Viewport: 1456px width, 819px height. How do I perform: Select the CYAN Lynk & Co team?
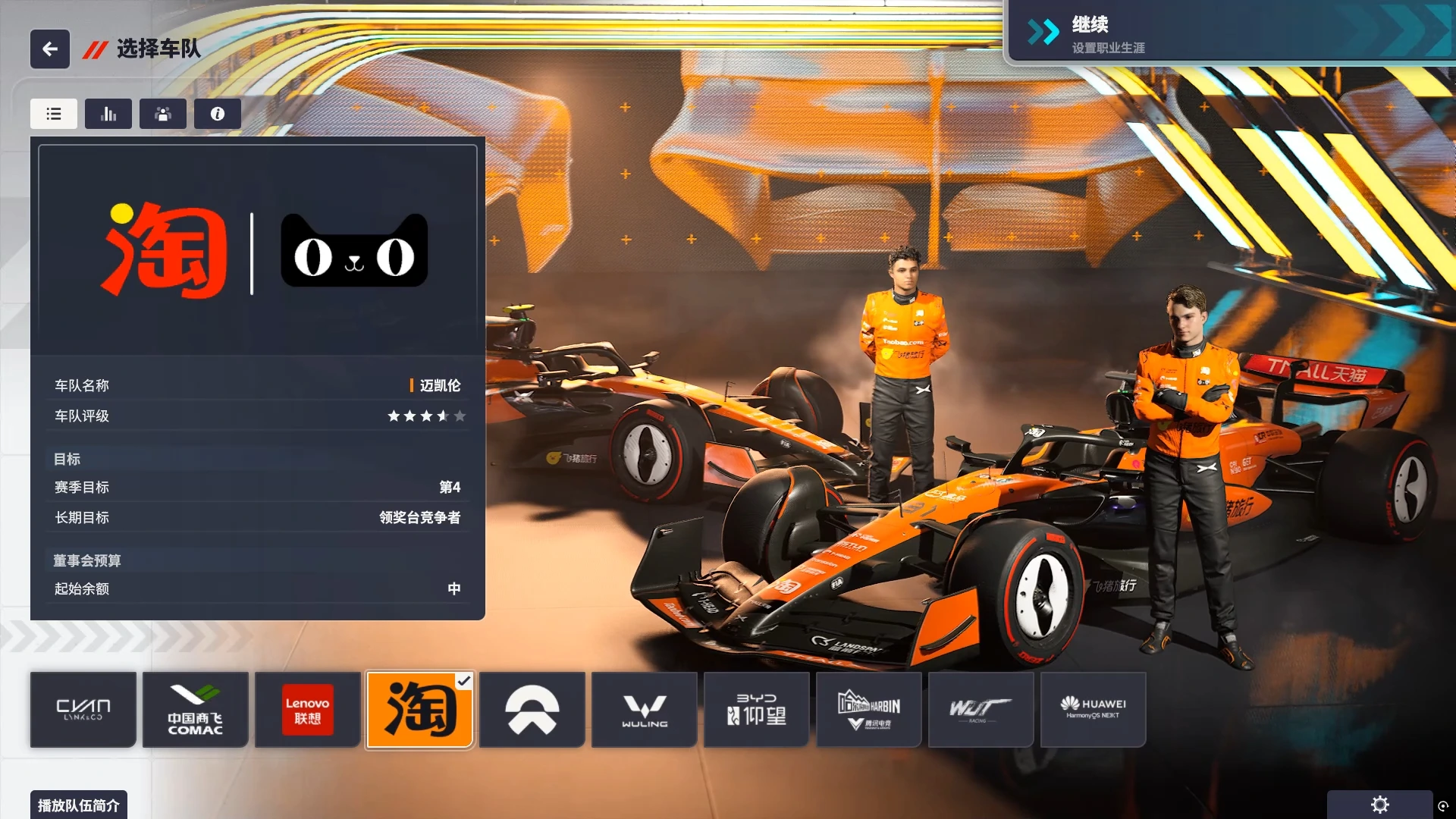[83, 710]
